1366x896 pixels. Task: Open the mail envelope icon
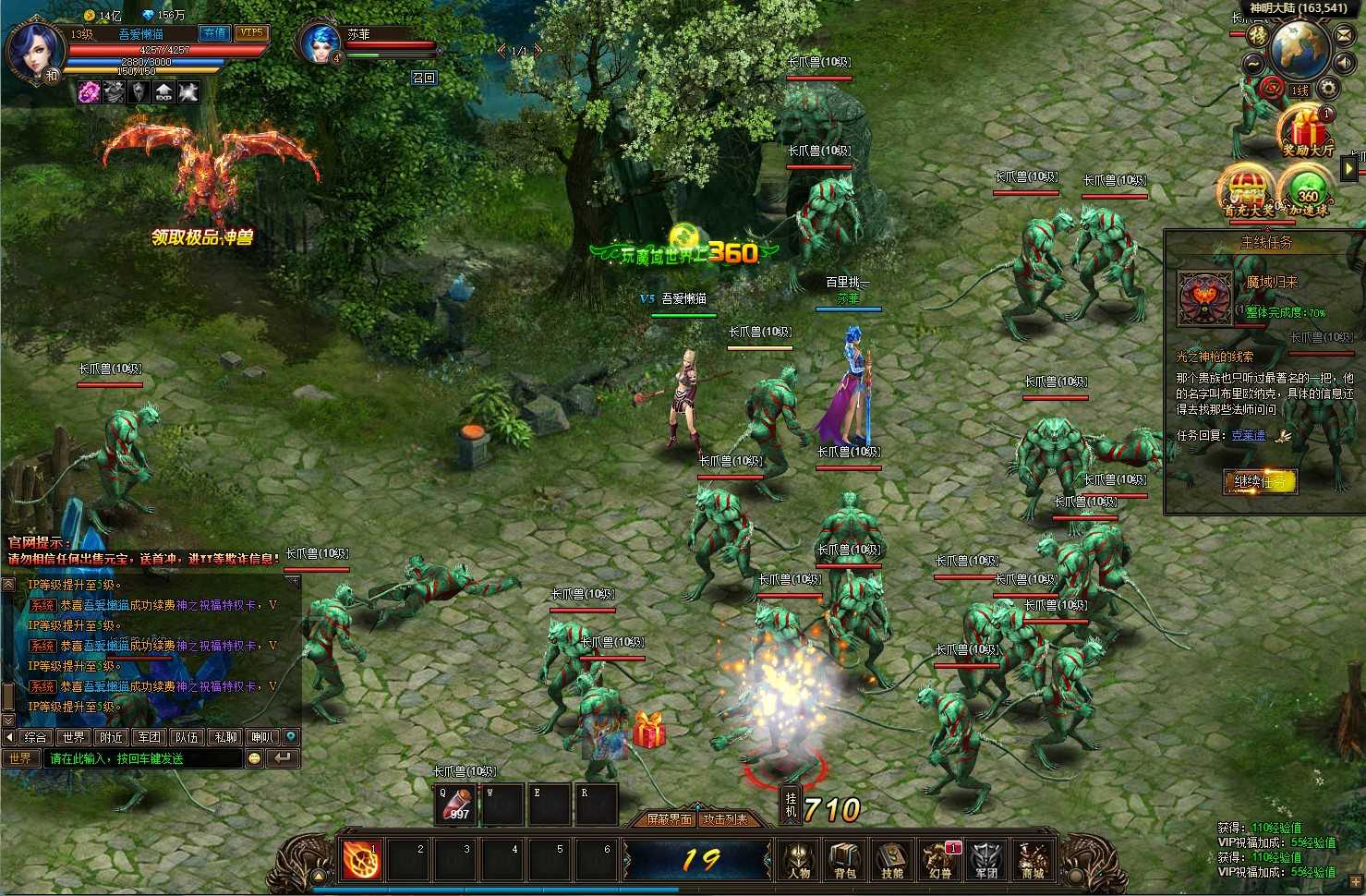[x=1344, y=36]
